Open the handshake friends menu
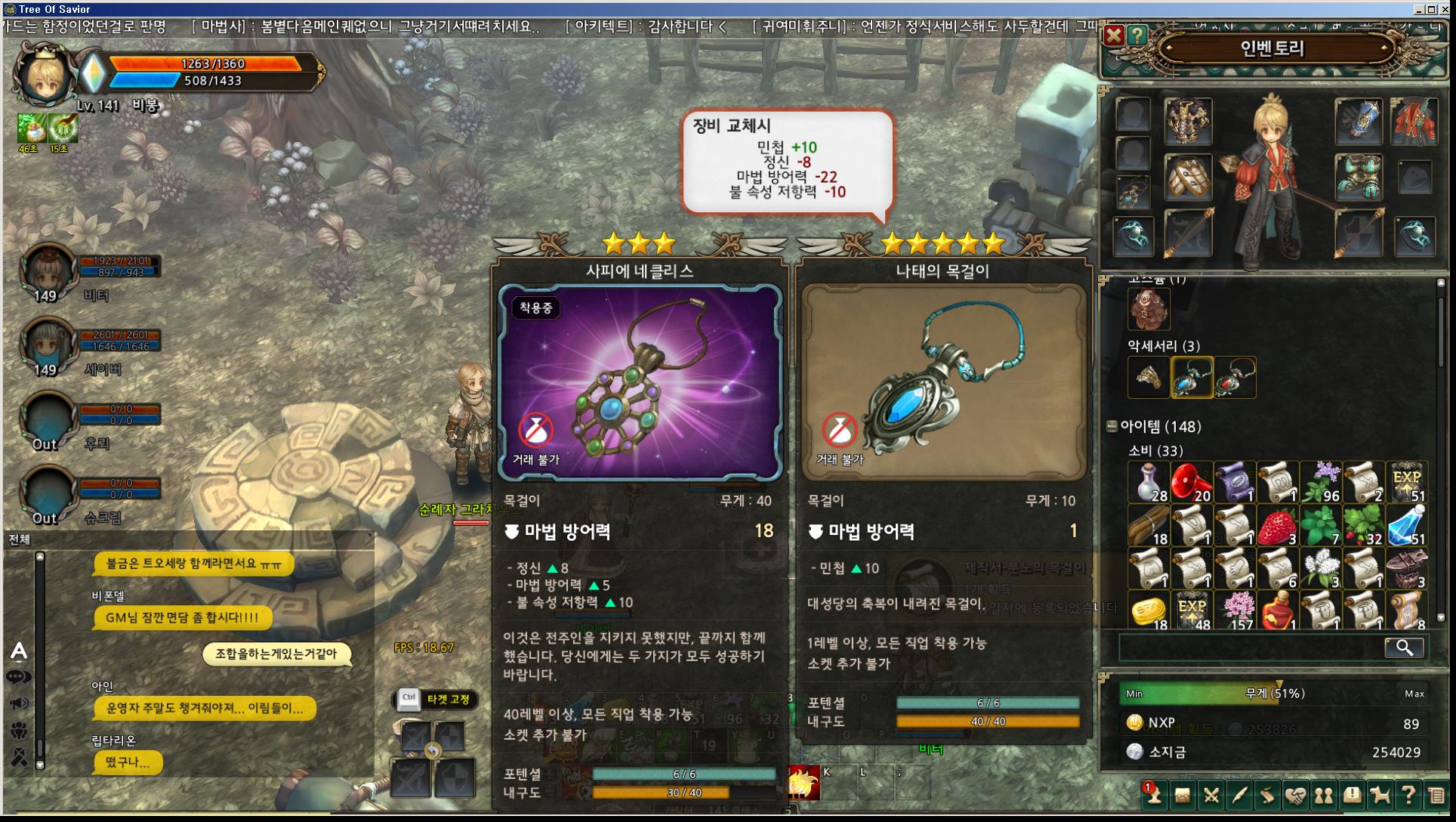 (1295, 795)
